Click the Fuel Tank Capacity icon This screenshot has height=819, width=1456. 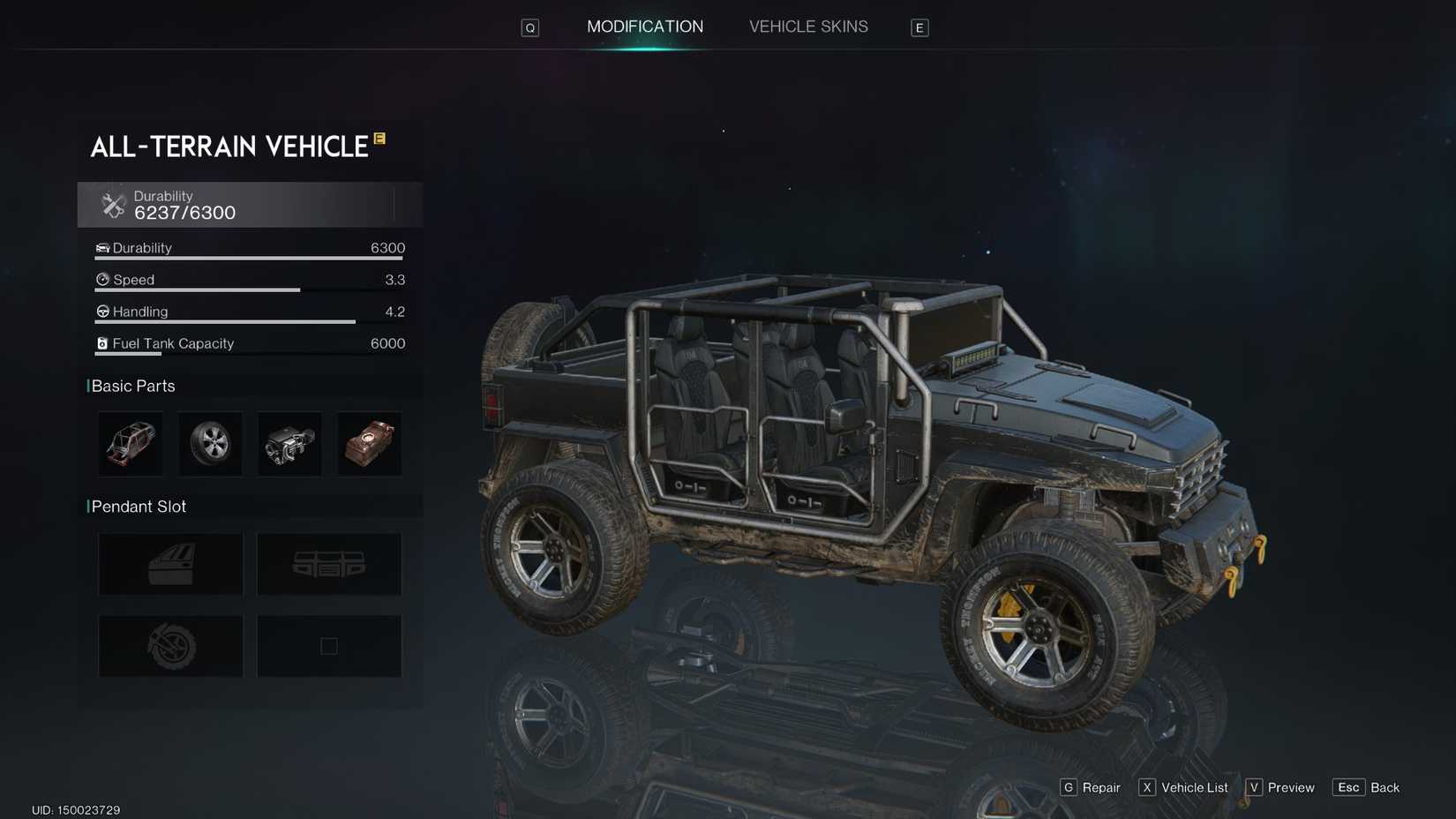tap(101, 342)
